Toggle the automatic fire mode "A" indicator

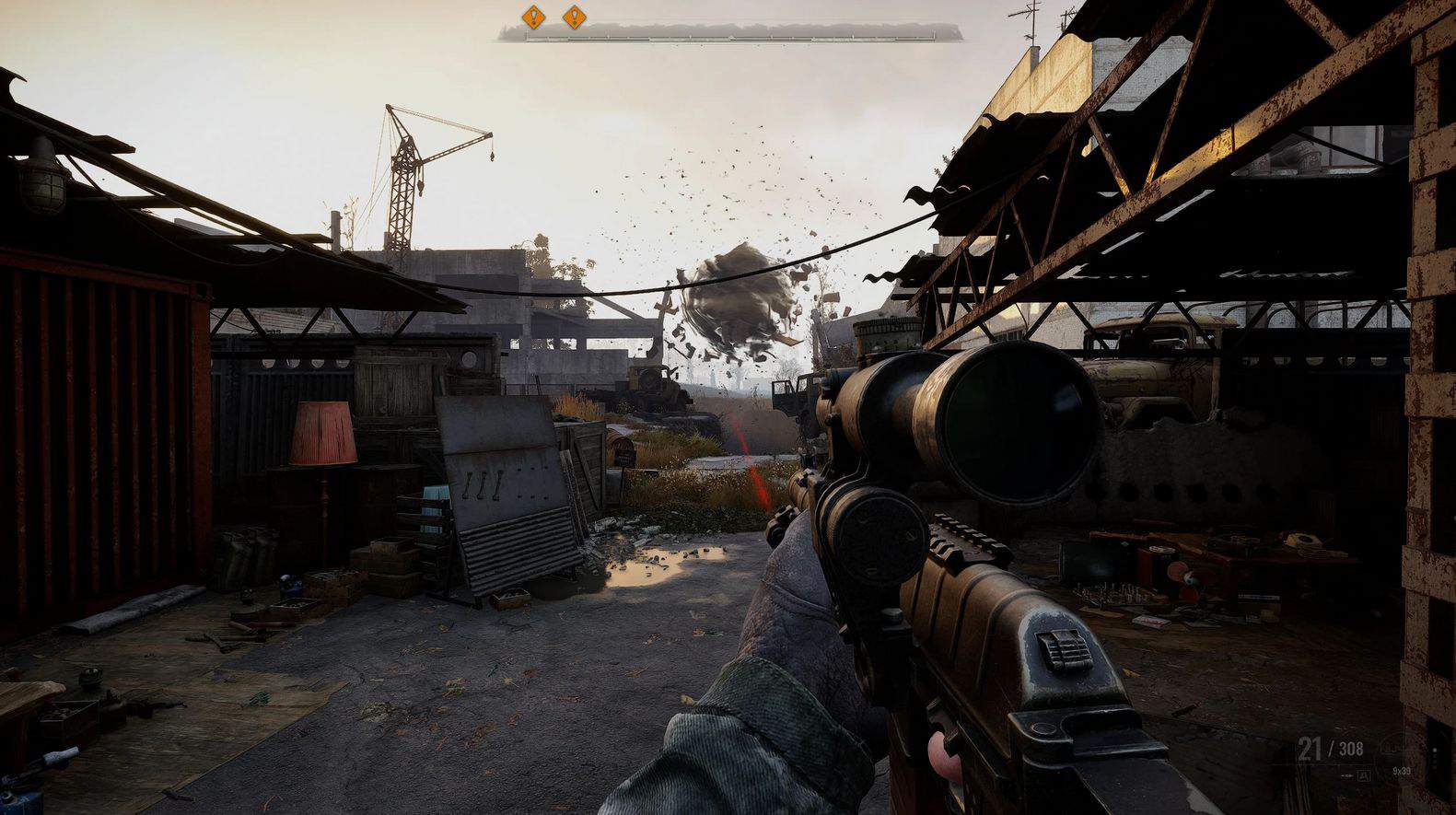tap(1363, 776)
